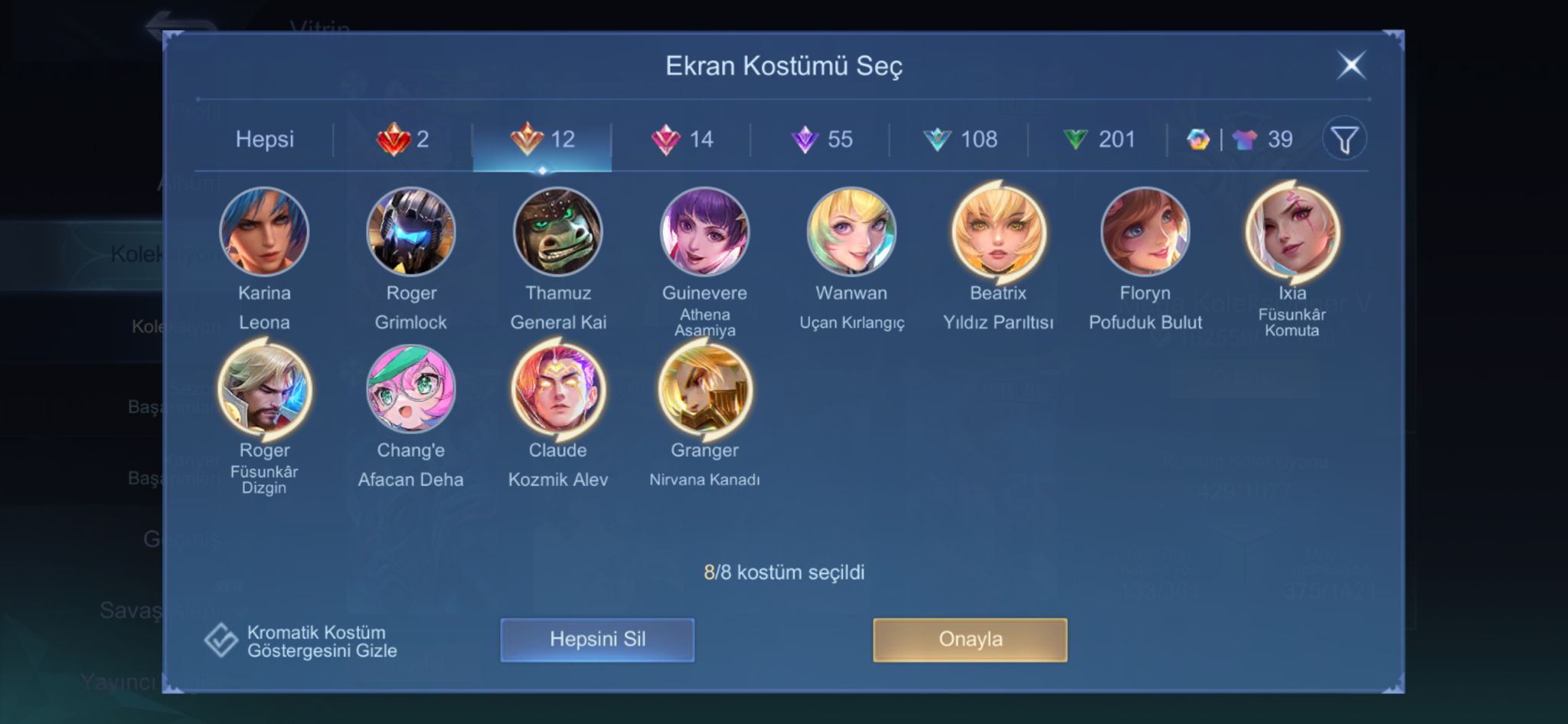
Task: Select the pink gem tab with 14 skins
Action: tap(681, 139)
